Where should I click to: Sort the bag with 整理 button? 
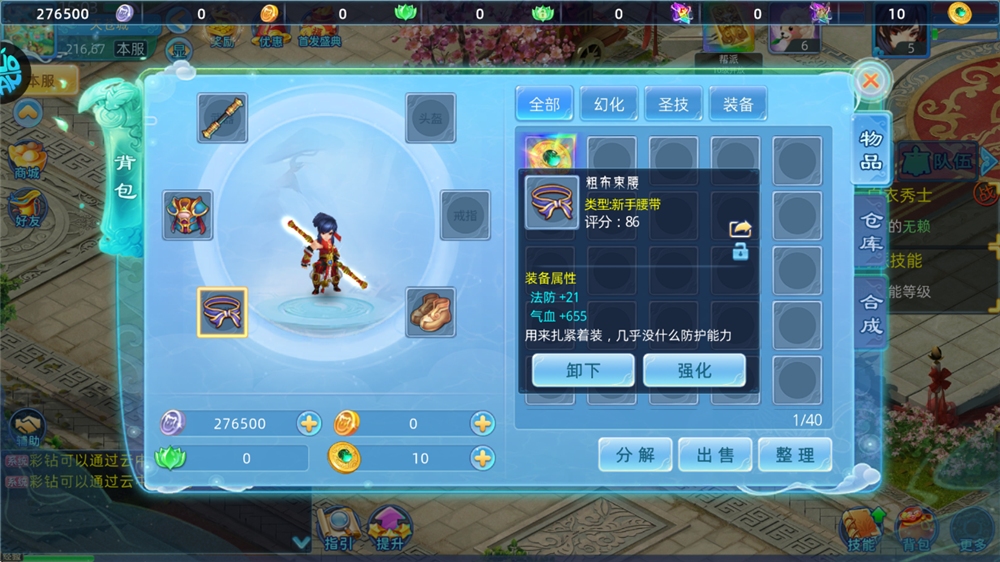tap(795, 455)
